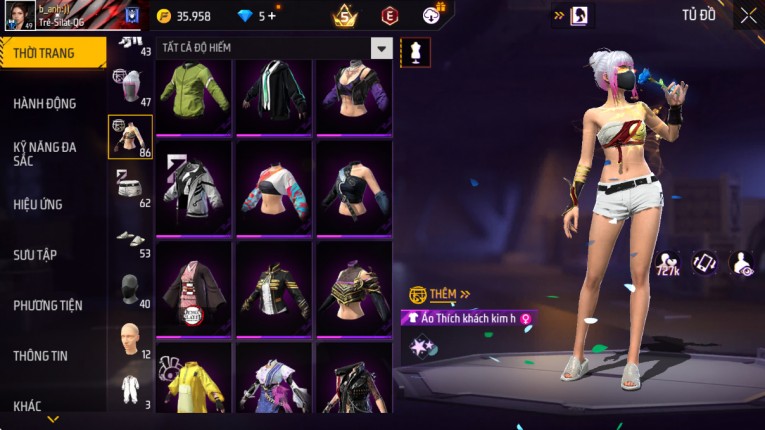This screenshot has height=430, width=765.
Task: Switch to the face mask category showing 40
Action: [130, 290]
